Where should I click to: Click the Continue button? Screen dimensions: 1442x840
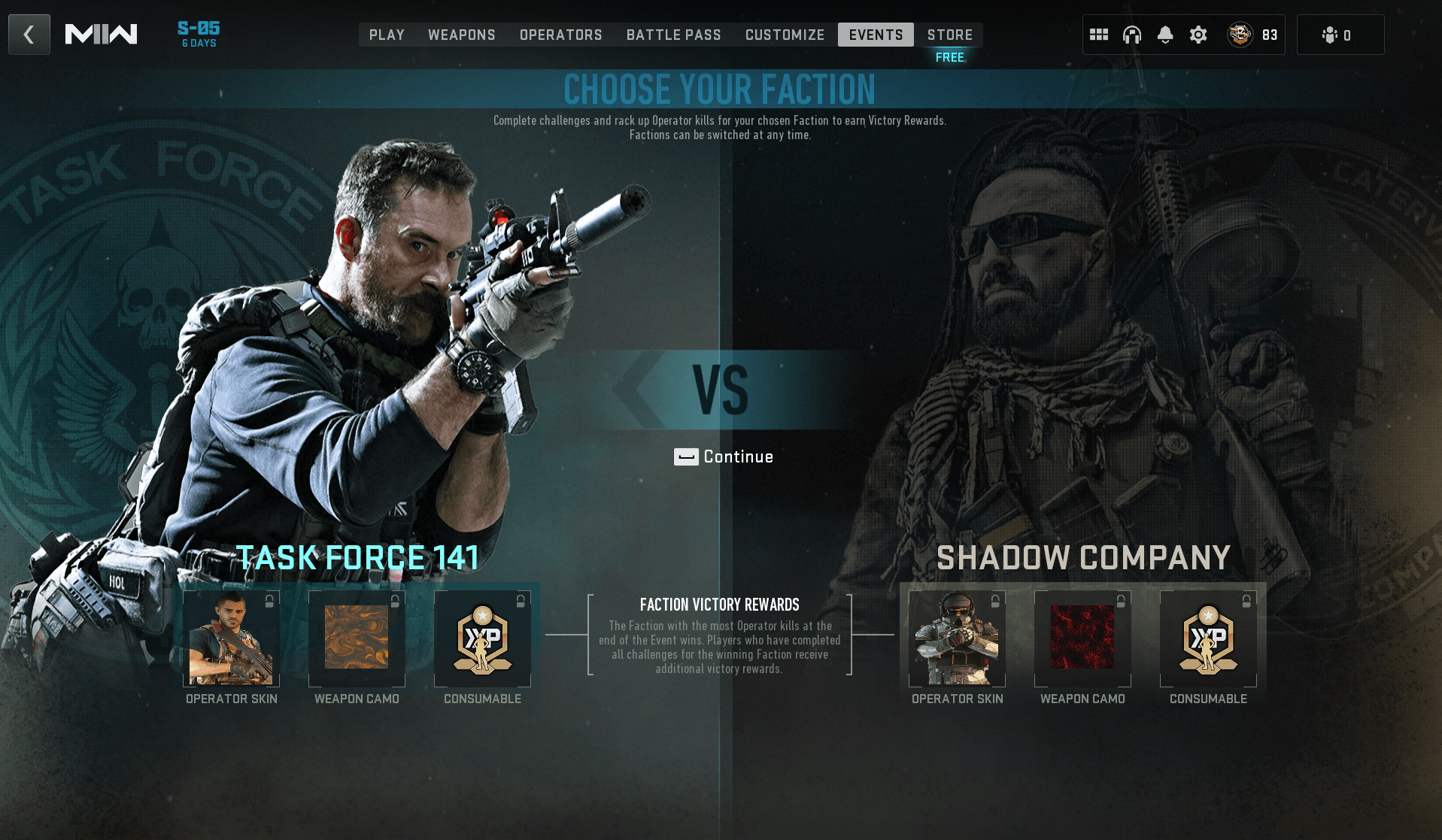[724, 456]
